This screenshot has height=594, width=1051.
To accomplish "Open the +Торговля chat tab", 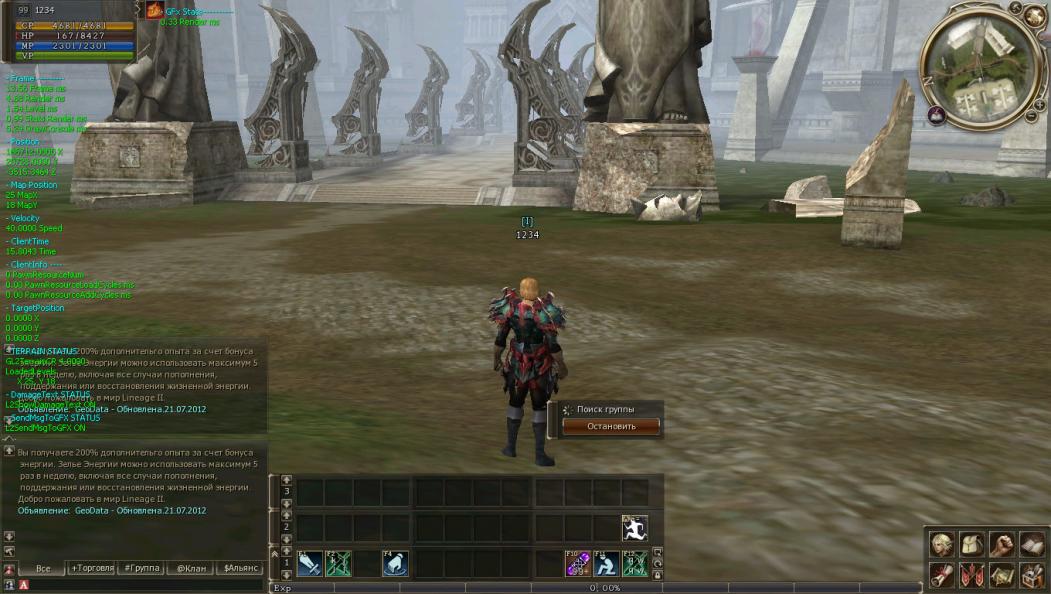I will [x=91, y=568].
